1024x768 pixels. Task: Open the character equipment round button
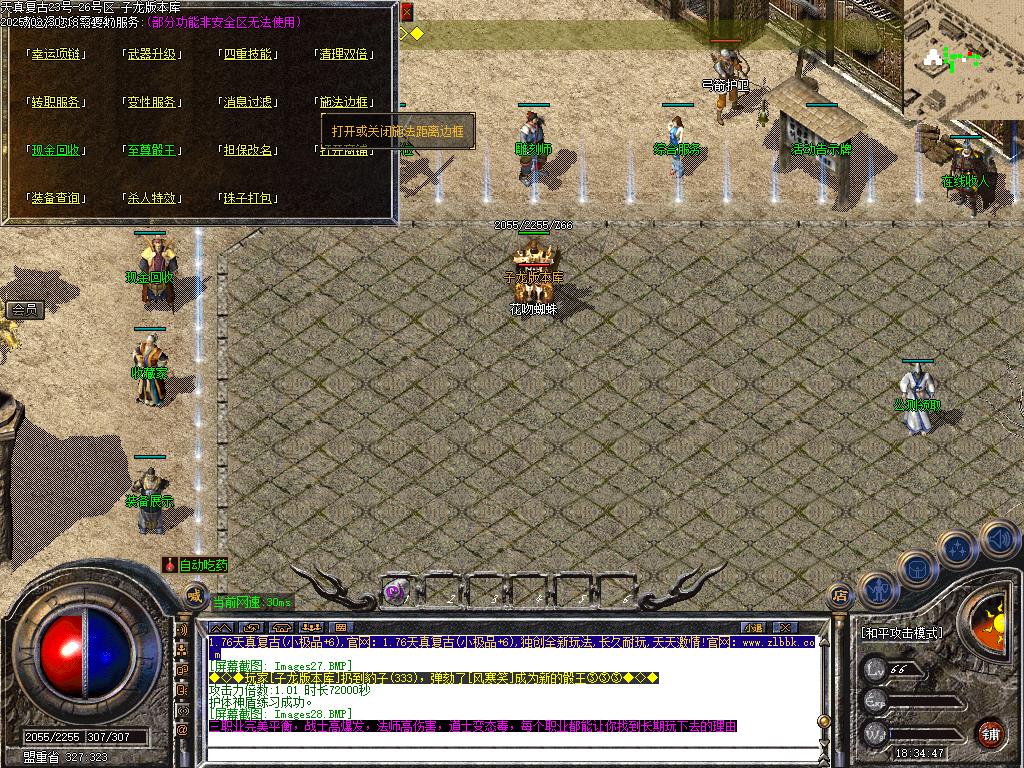coord(877,591)
